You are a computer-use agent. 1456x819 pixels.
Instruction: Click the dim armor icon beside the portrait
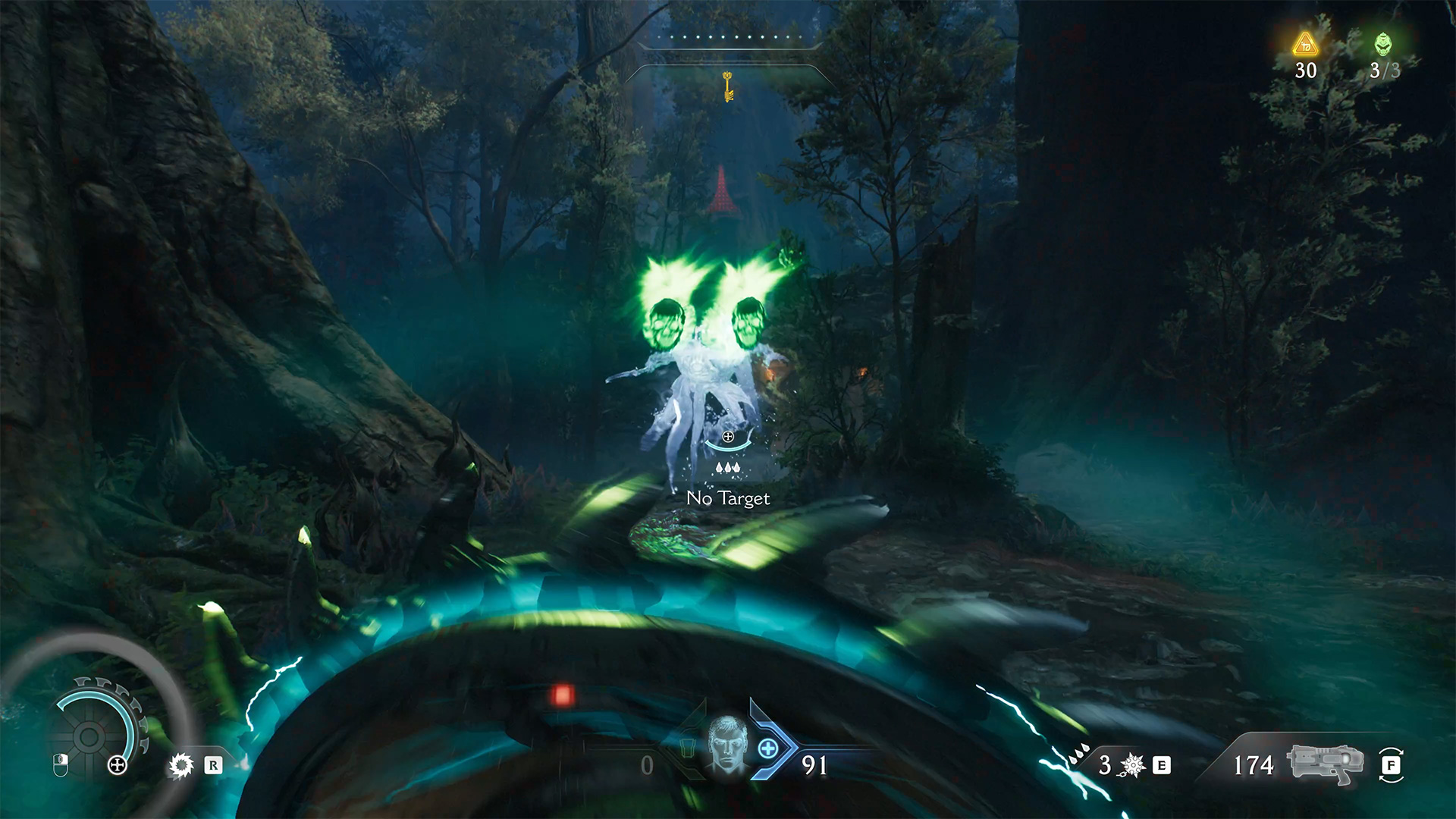(x=687, y=748)
